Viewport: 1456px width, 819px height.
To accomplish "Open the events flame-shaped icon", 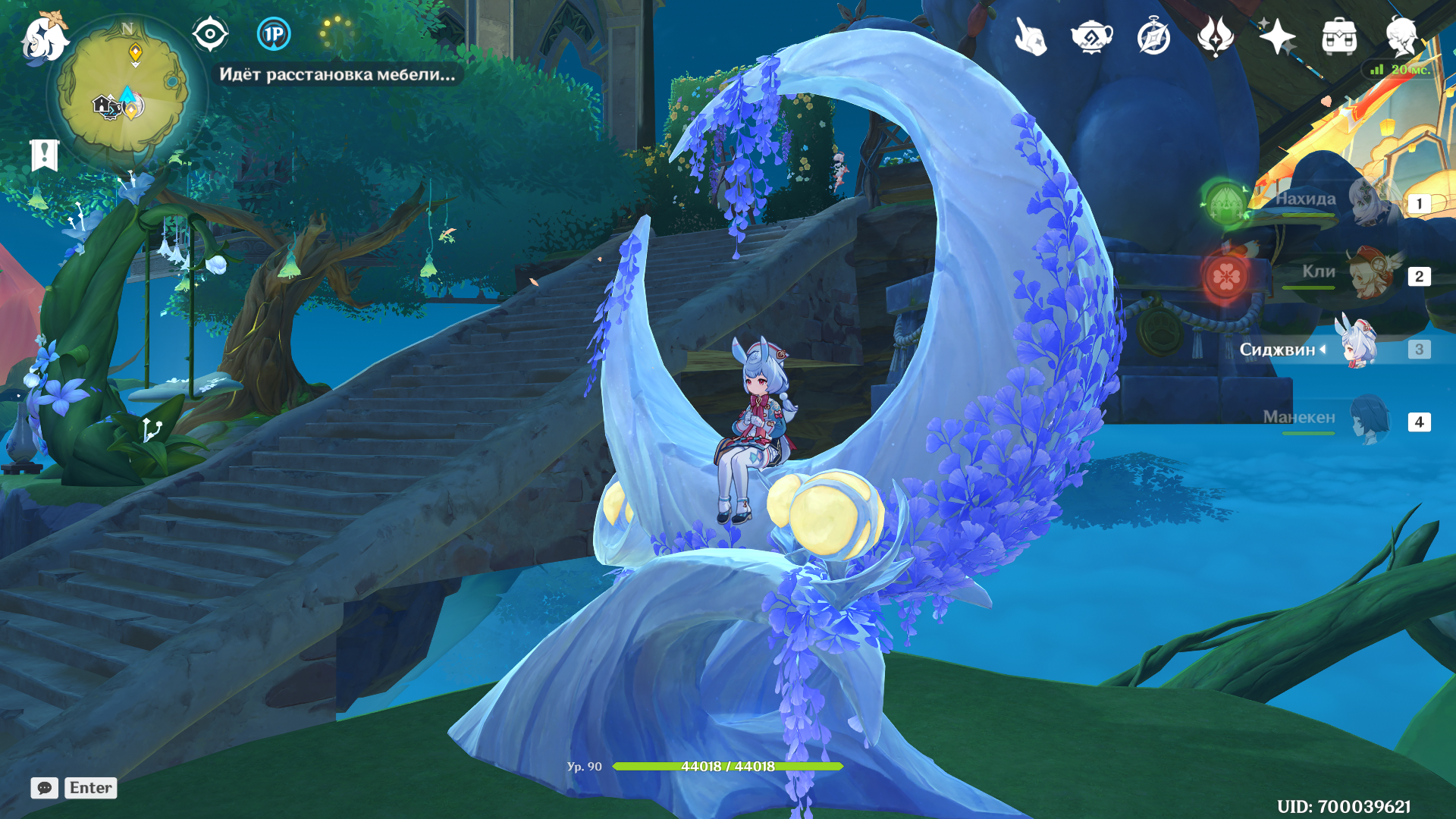I will [x=1215, y=36].
